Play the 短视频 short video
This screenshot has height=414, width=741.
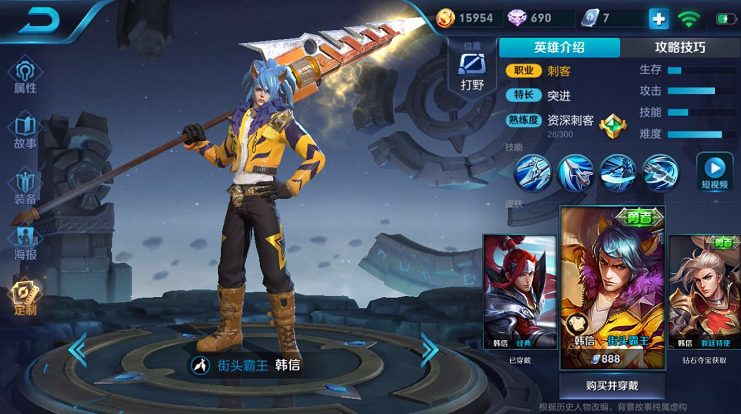(714, 172)
